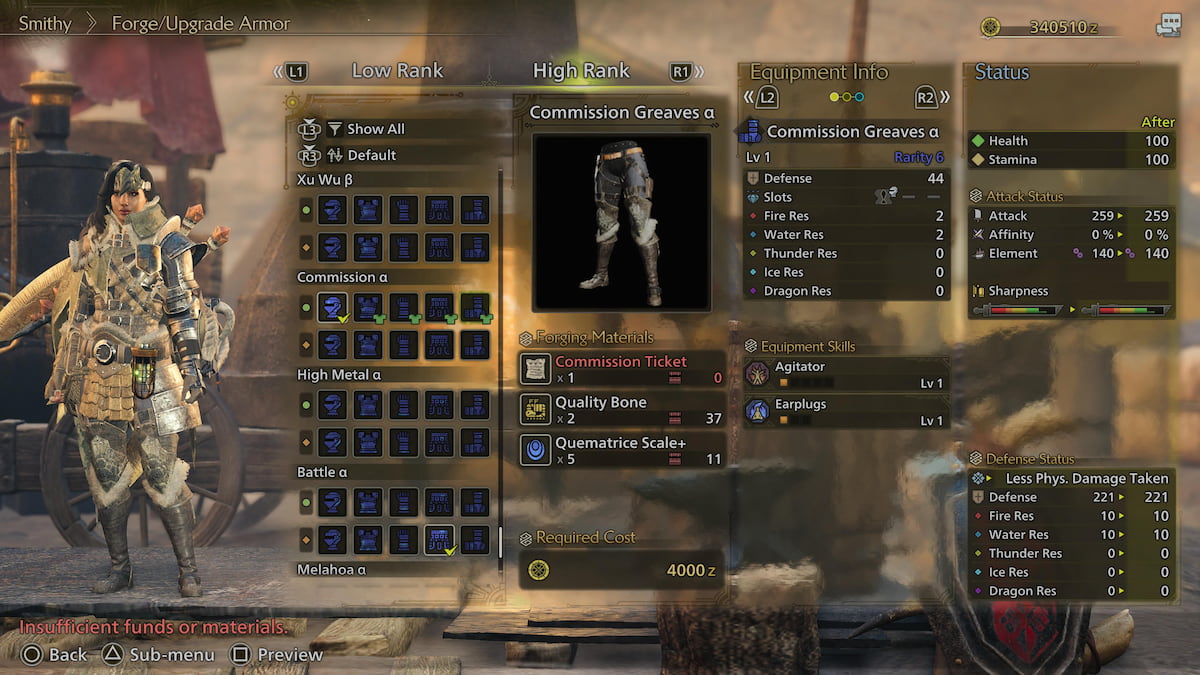
Task: Select the checkmarked Commission α helmet
Action: (x=333, y=307)
